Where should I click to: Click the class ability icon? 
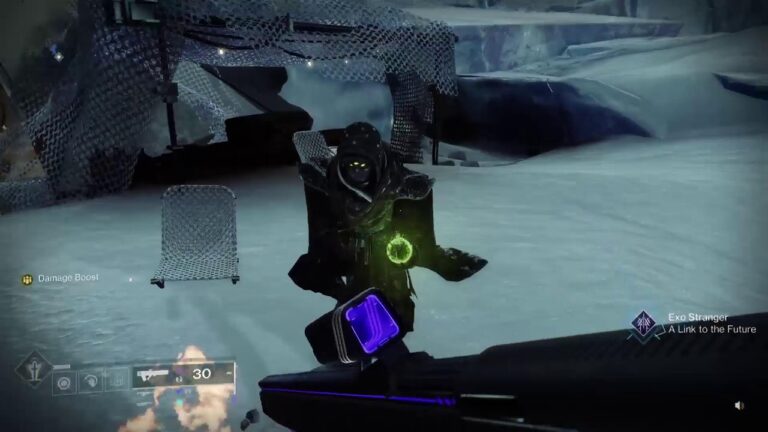(116, 381)
